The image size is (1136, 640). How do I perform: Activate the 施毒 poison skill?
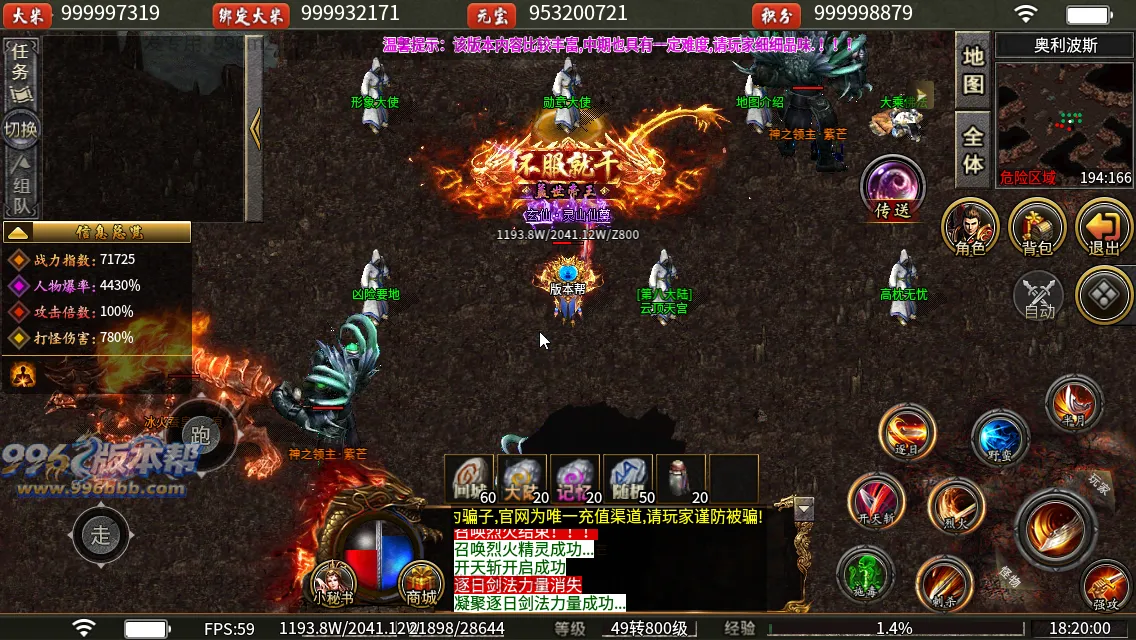pos(865,575)
